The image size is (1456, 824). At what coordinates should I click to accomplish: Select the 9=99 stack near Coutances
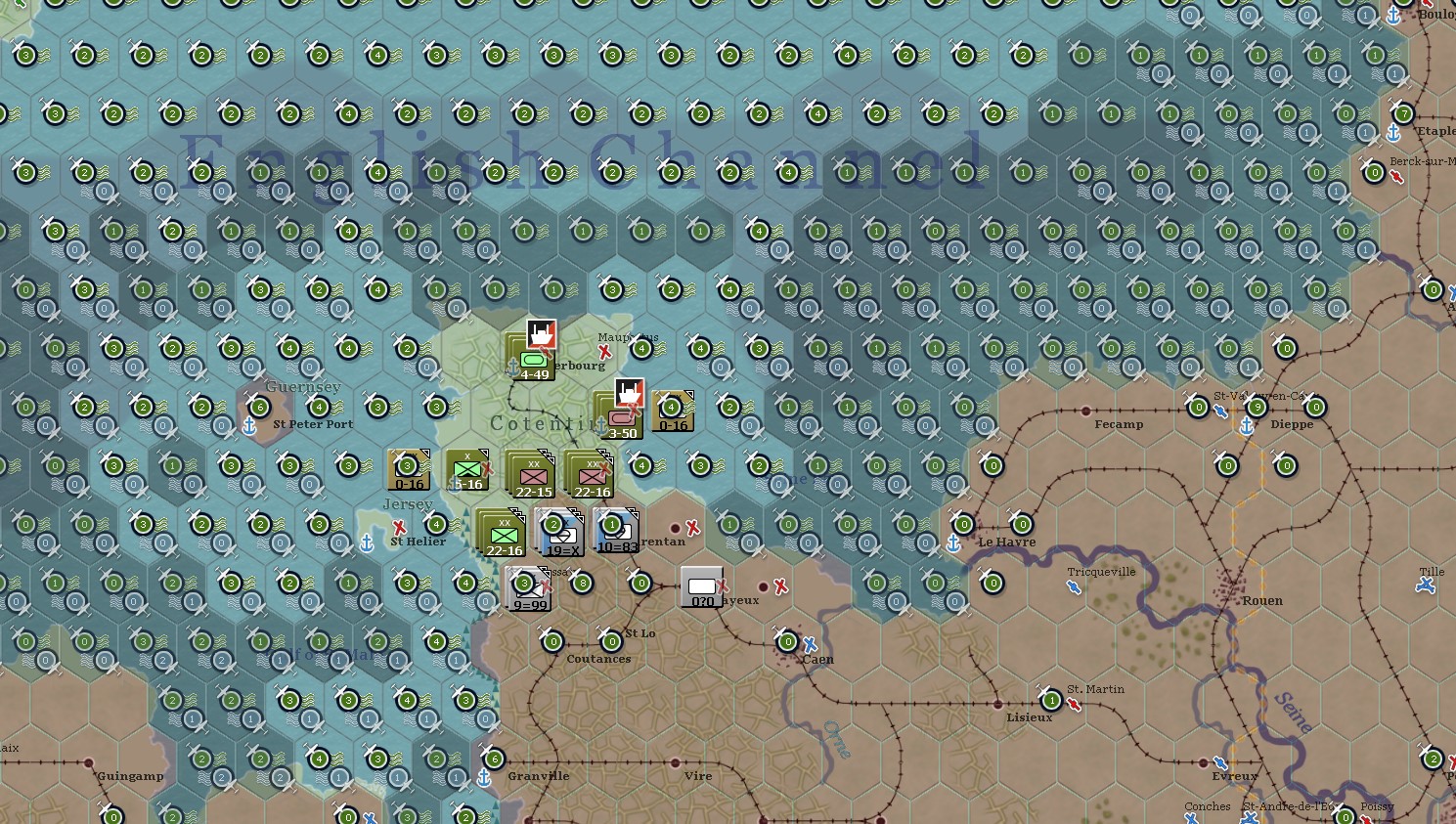(x=526, y=586)
